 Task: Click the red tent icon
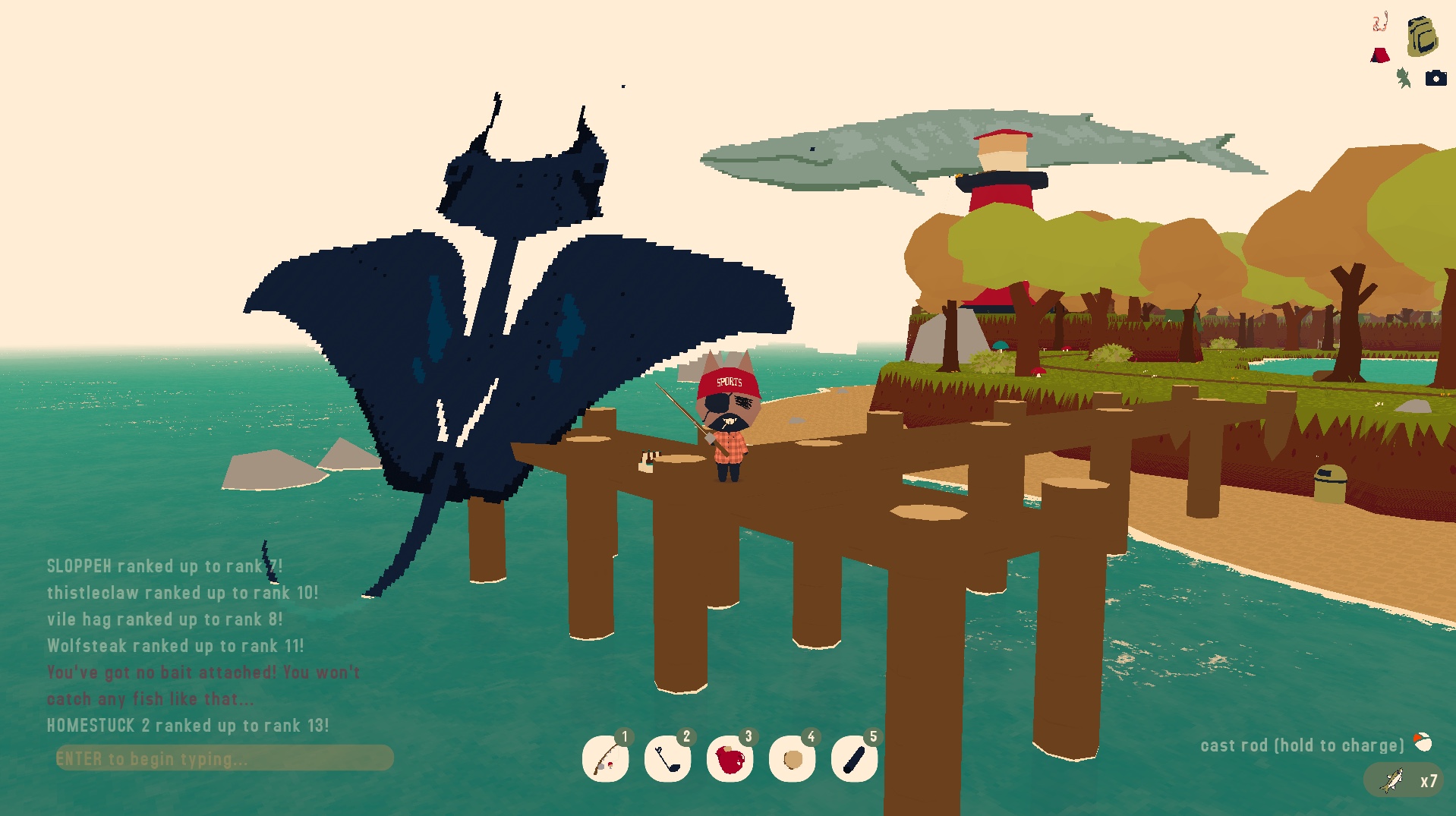point(1380,55)
